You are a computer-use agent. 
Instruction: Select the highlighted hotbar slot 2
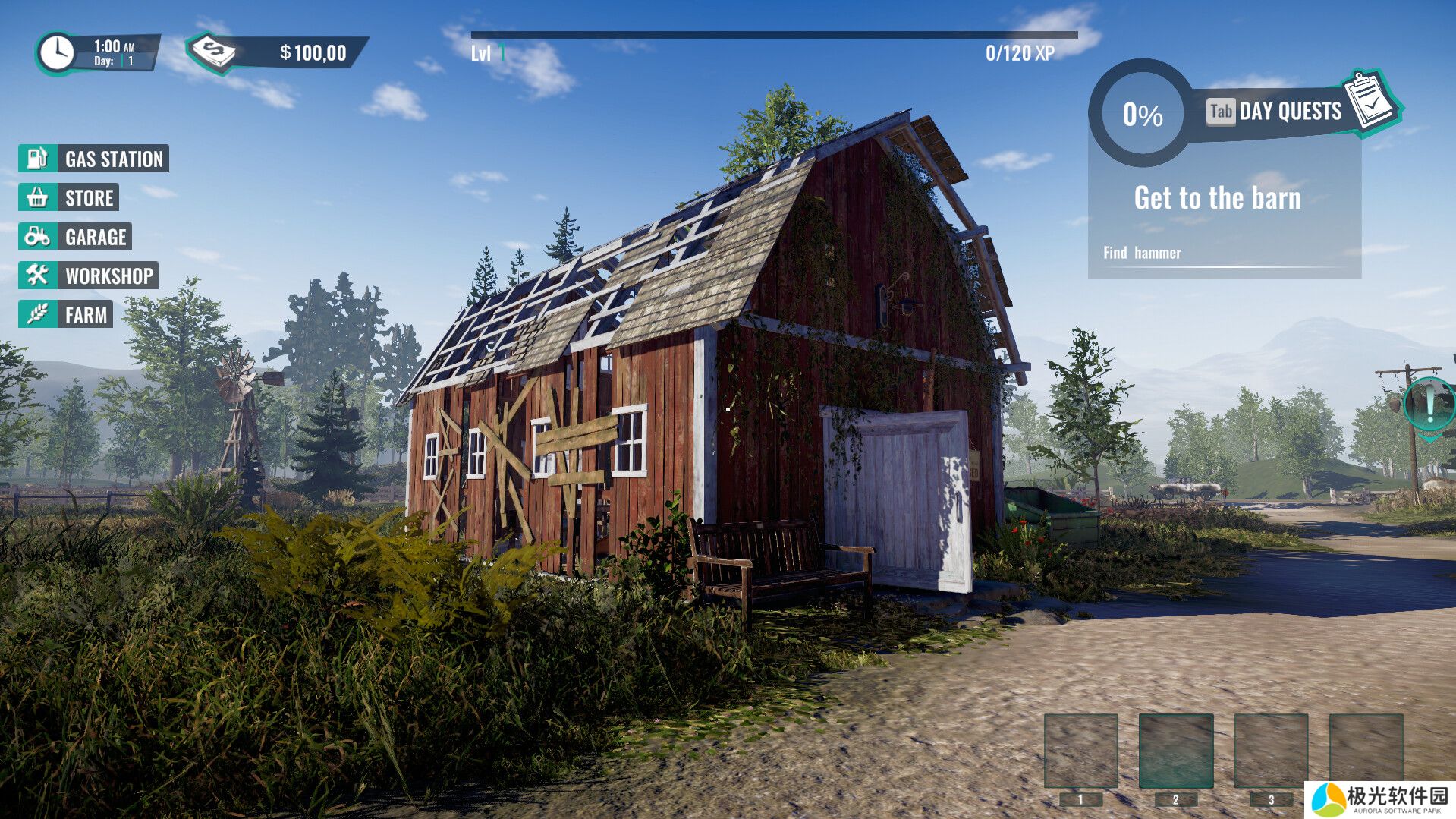pos(1175,751)
